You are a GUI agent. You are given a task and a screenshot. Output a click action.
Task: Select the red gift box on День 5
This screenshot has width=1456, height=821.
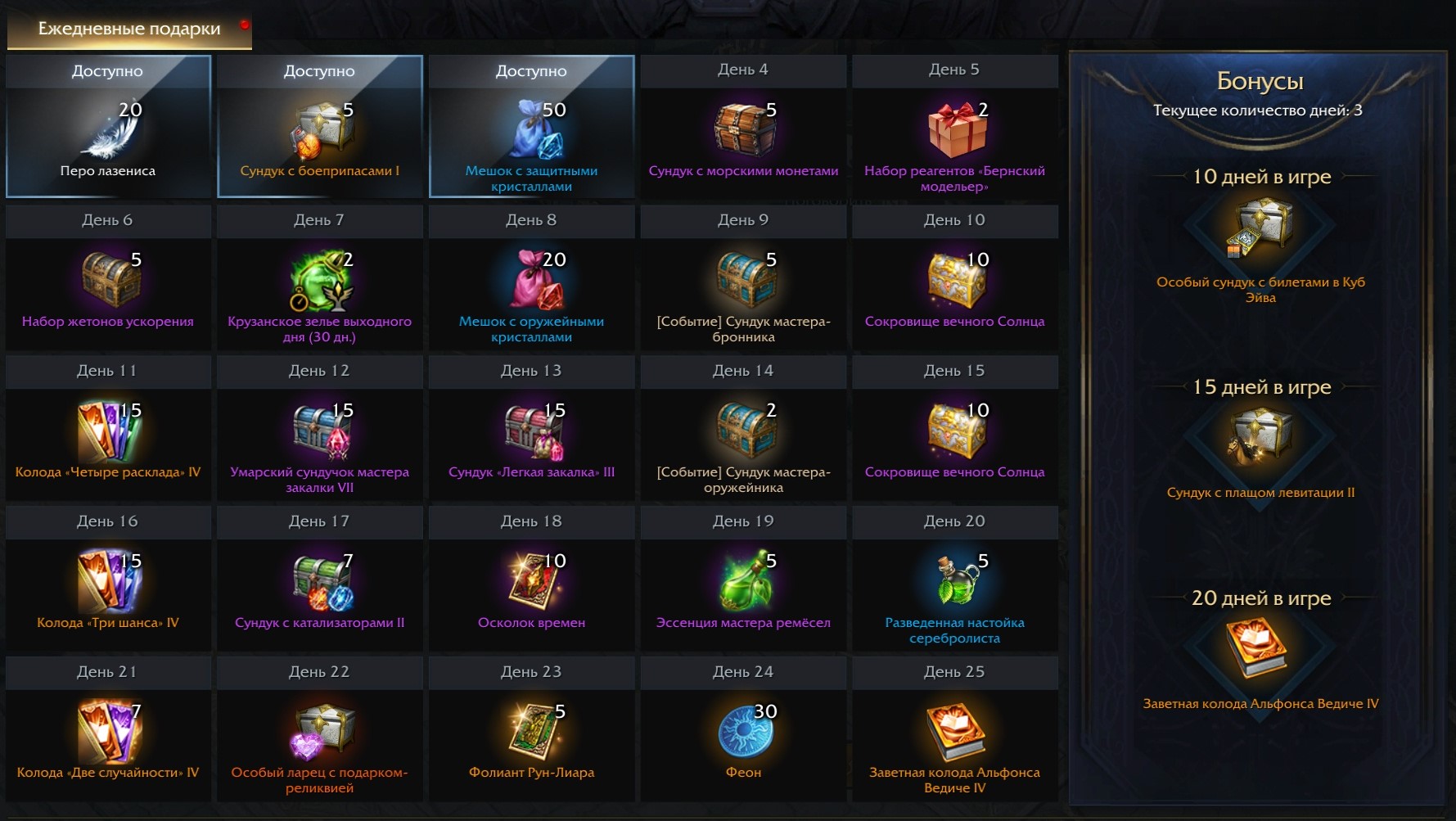[954, 131]
